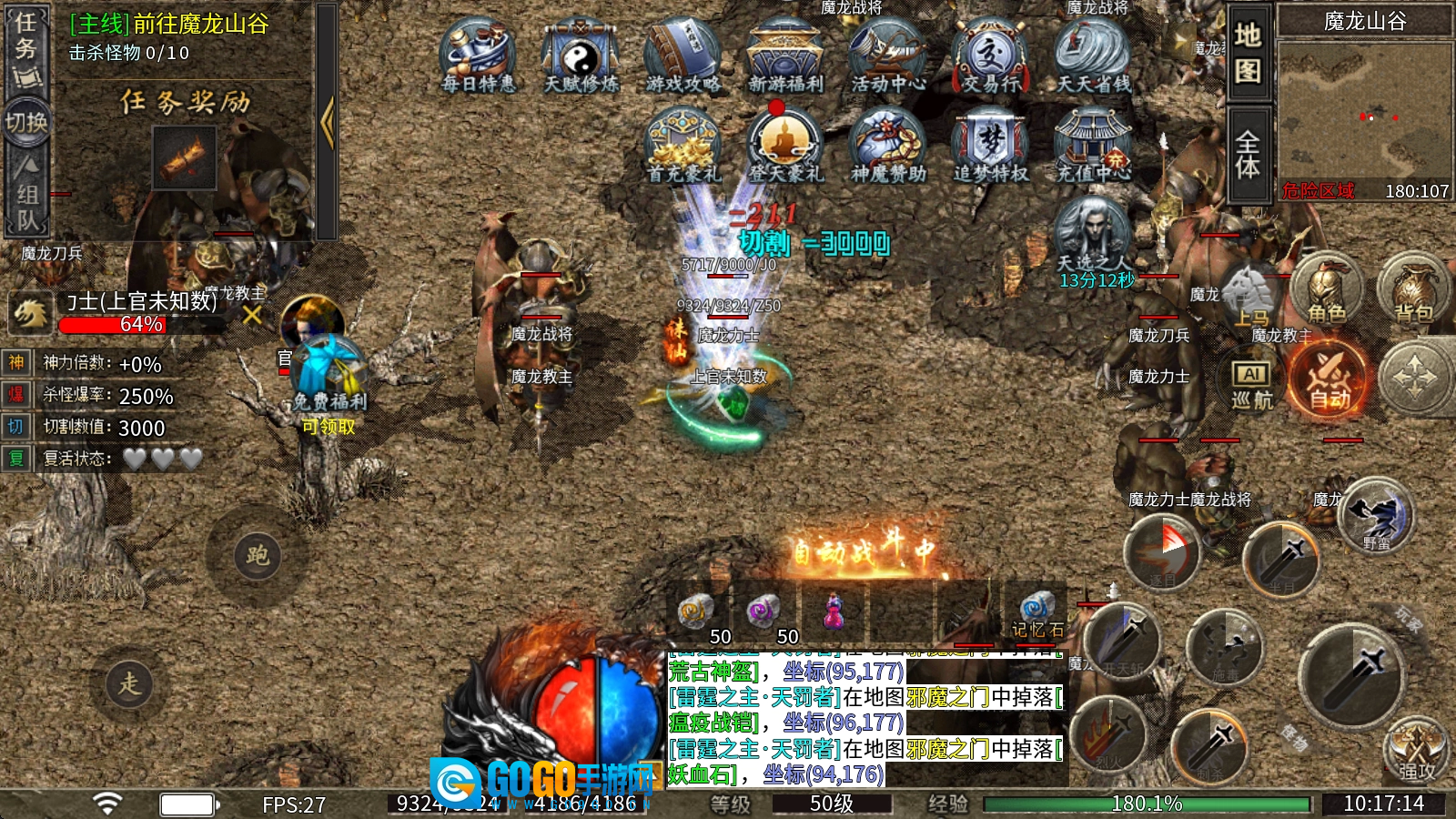The image size is (1456, 819).
Task: Activate AI 巡航 cruise mode
Action: pyautogui.click(x=1252, y=384)
